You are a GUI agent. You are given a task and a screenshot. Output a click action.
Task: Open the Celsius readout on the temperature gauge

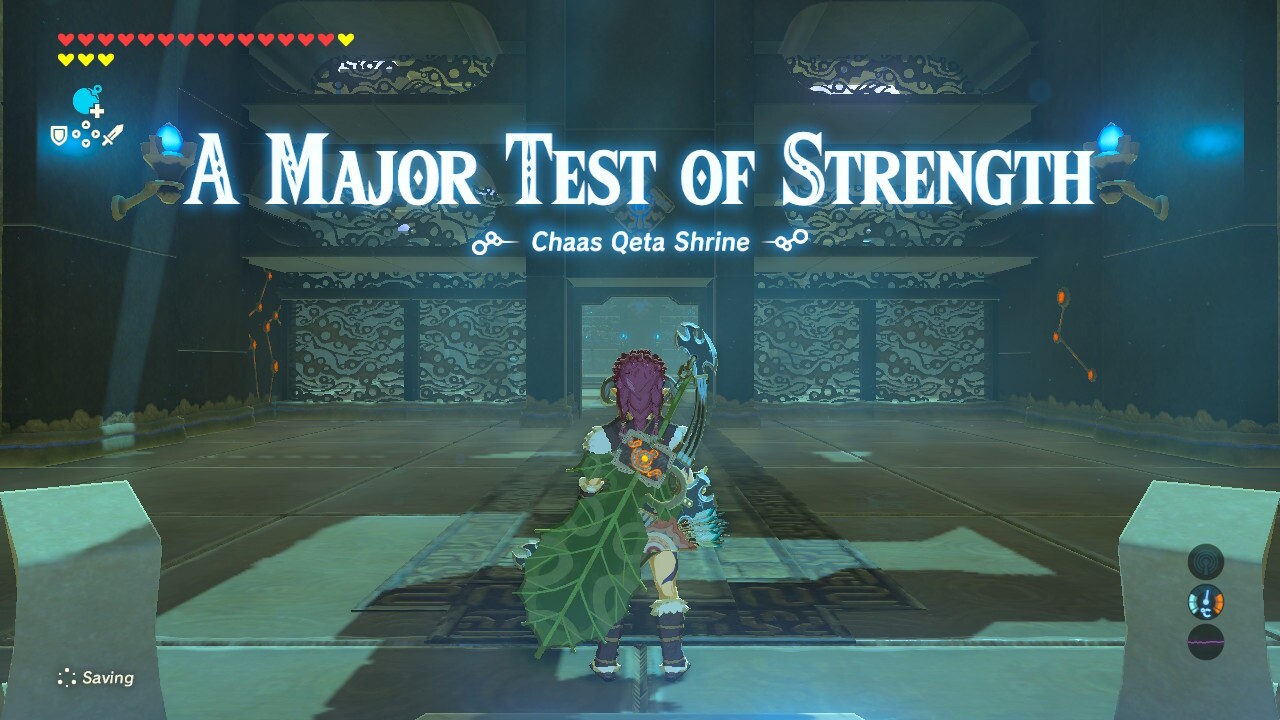coord(1206,611)
